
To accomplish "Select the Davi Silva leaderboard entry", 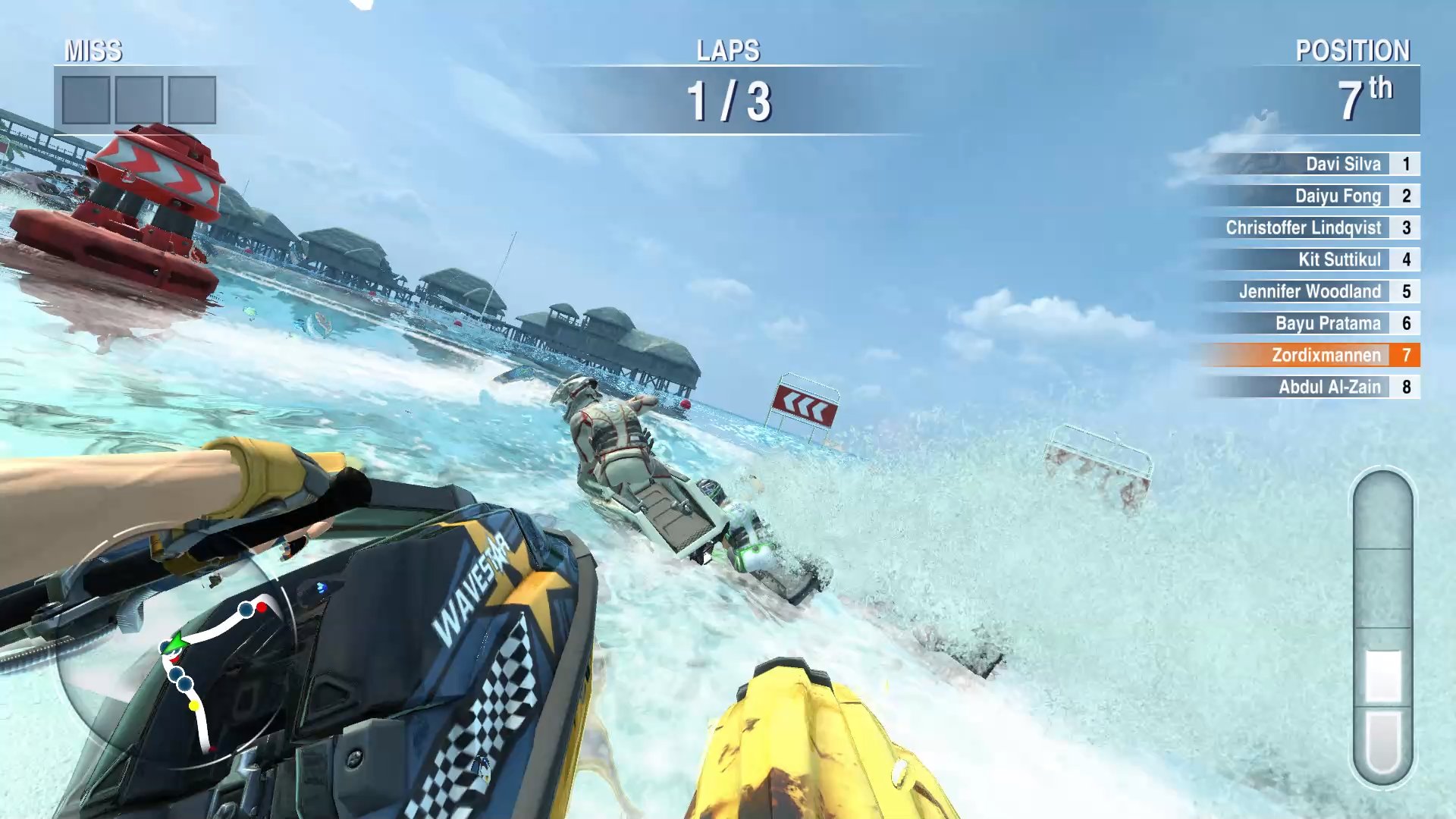I will tap(1342, 164).
